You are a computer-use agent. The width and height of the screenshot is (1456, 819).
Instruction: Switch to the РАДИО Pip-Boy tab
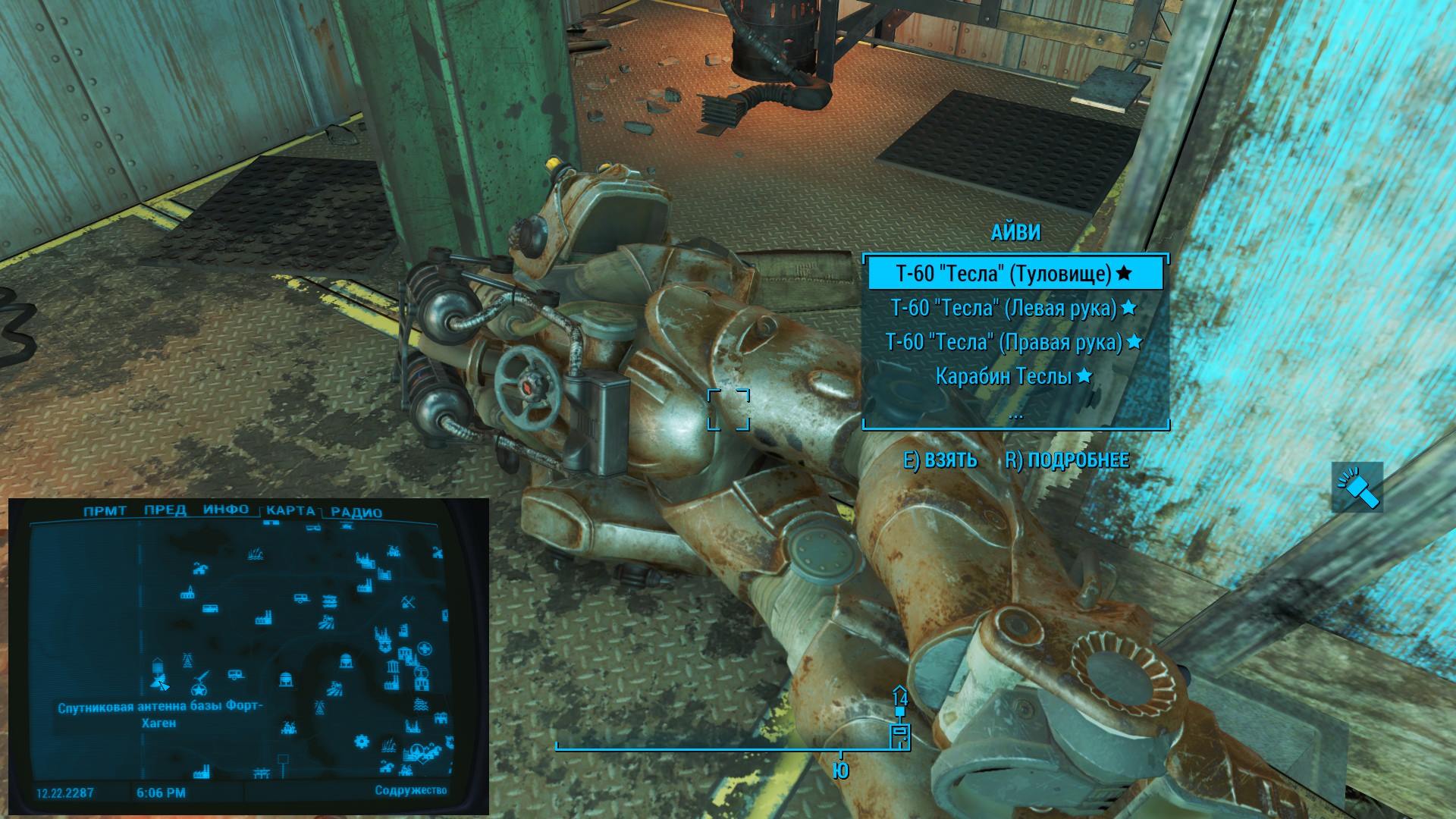click(x=356, y=513)
